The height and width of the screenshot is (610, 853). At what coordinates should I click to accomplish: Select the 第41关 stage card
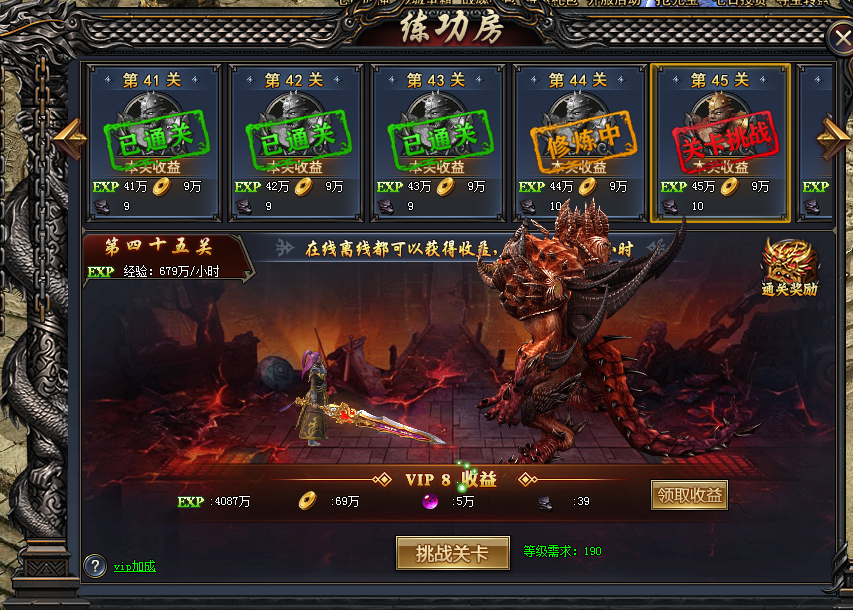(154, 142)
